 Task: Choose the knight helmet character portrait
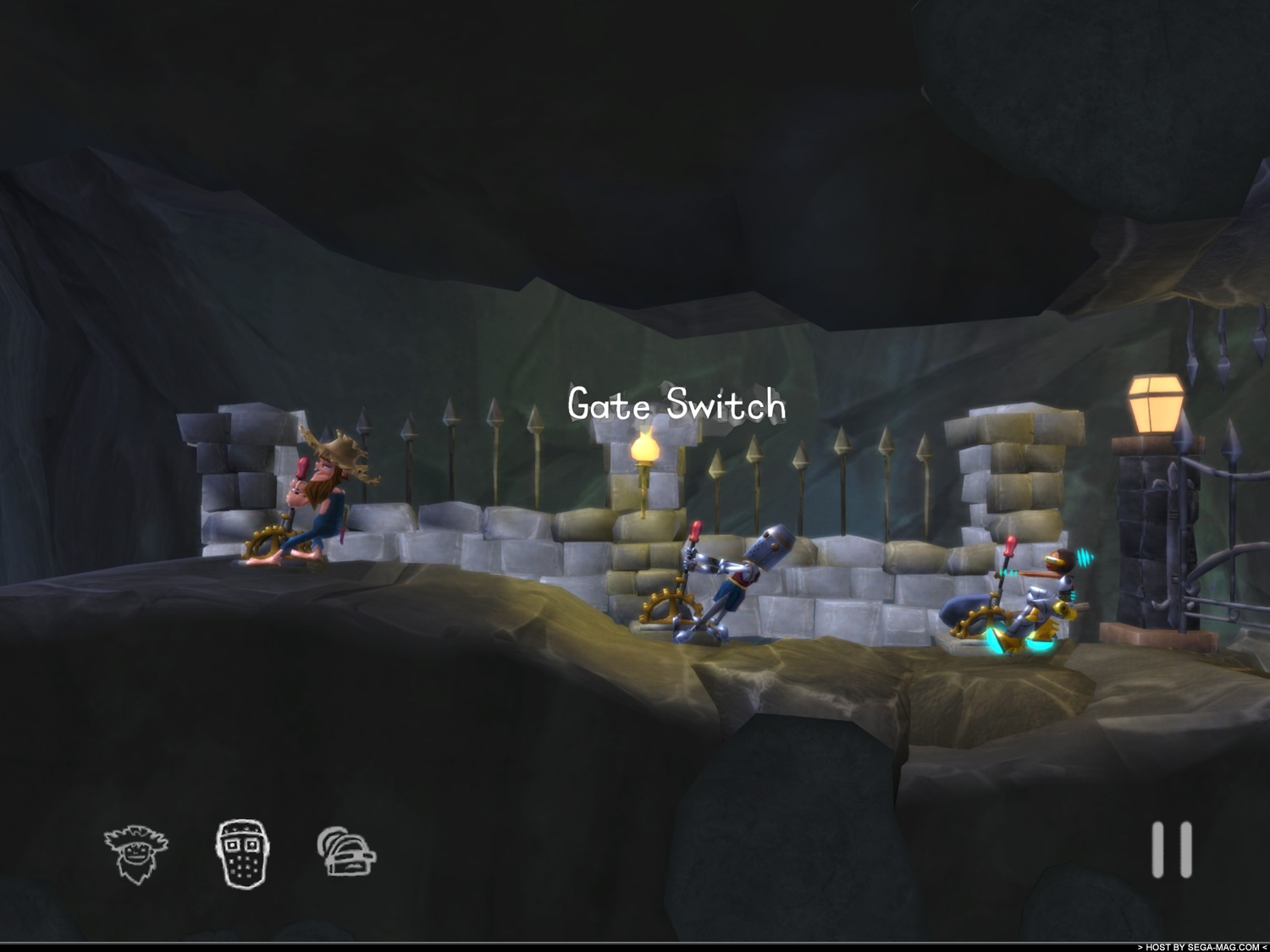coord(346,850)
